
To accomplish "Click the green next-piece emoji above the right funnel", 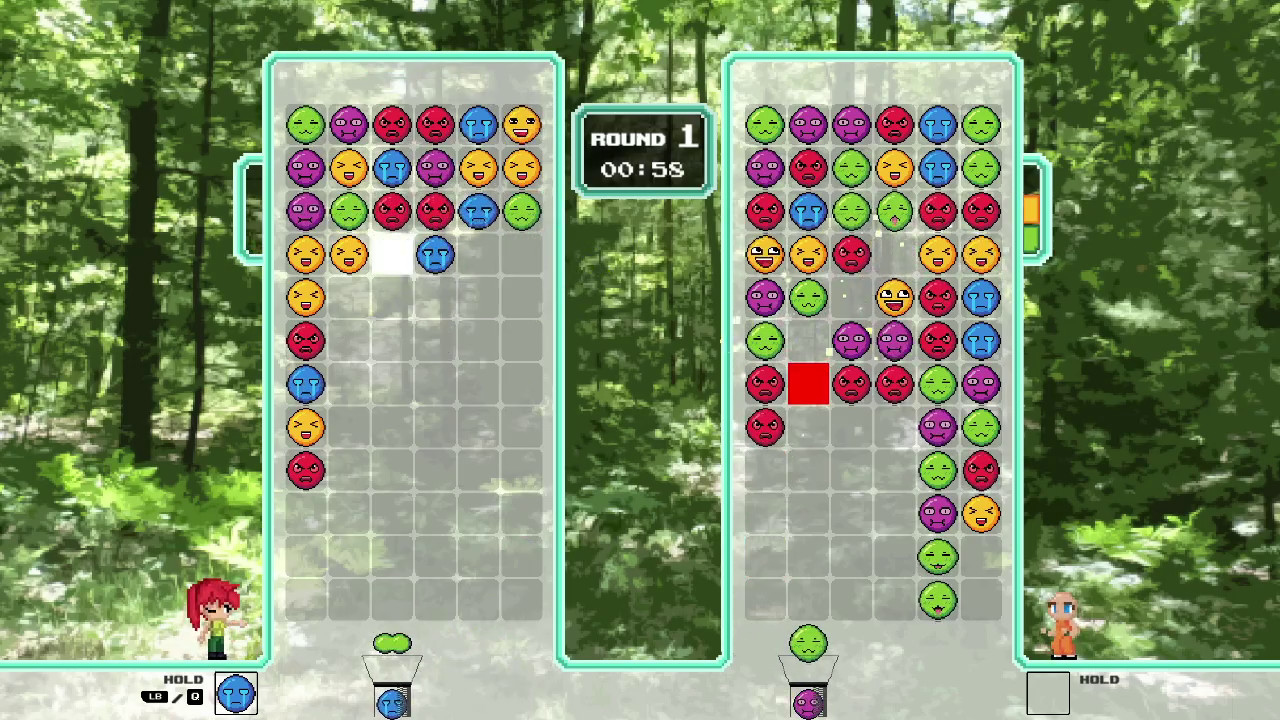I will [x=808, y=643].
